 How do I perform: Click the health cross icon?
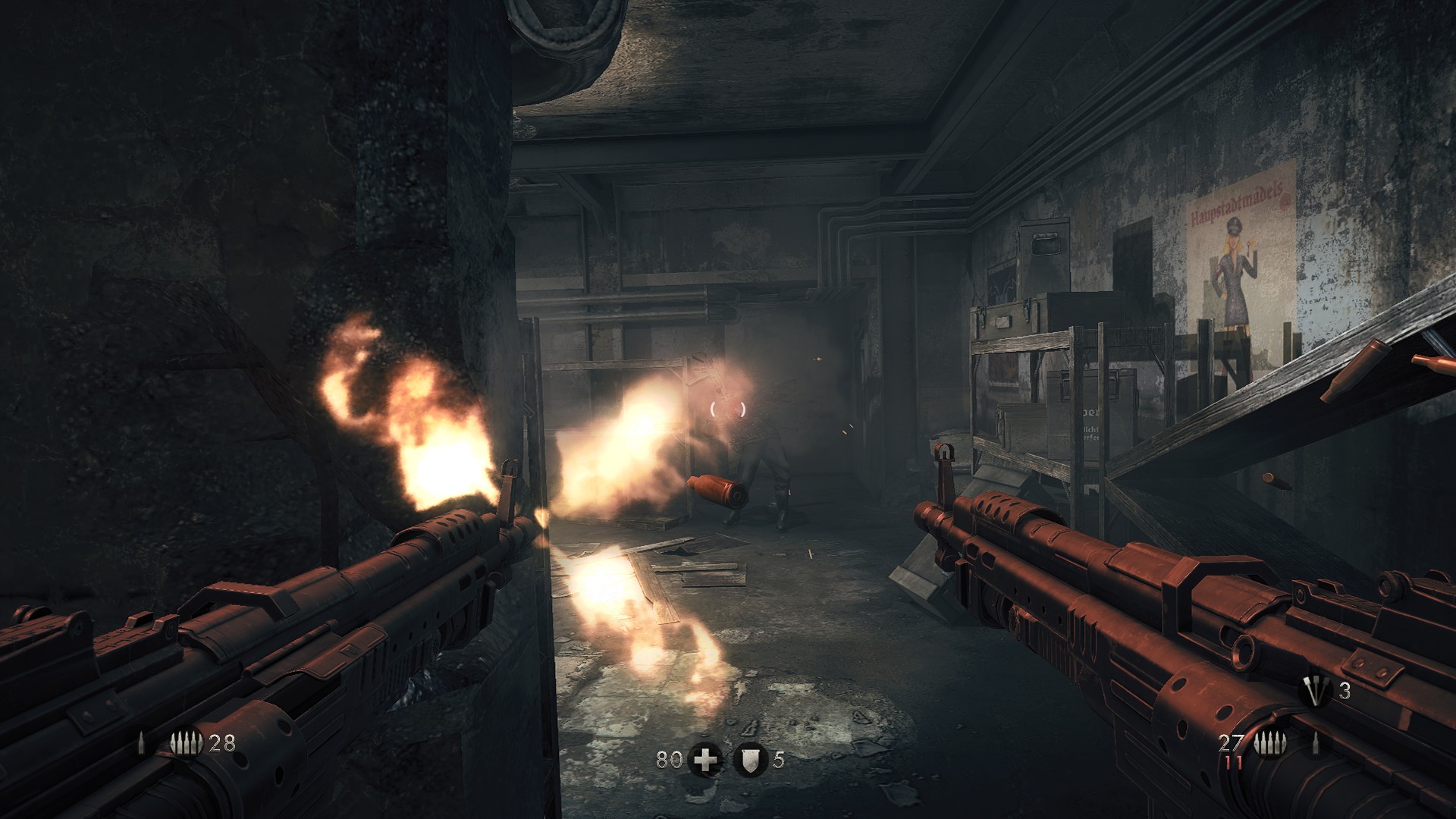click(705, 759)
